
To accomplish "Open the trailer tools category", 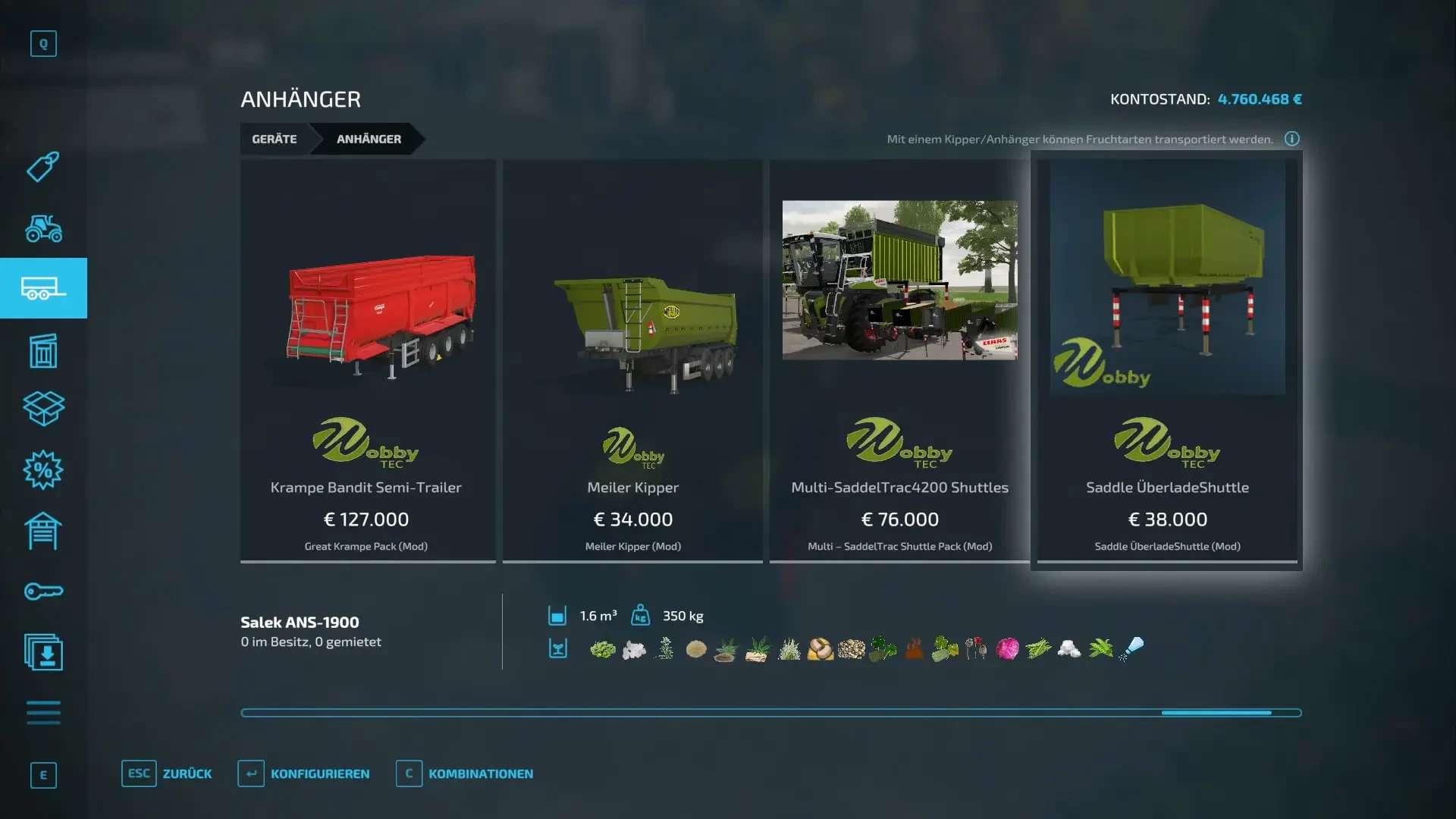I will (x=43, y=288).
